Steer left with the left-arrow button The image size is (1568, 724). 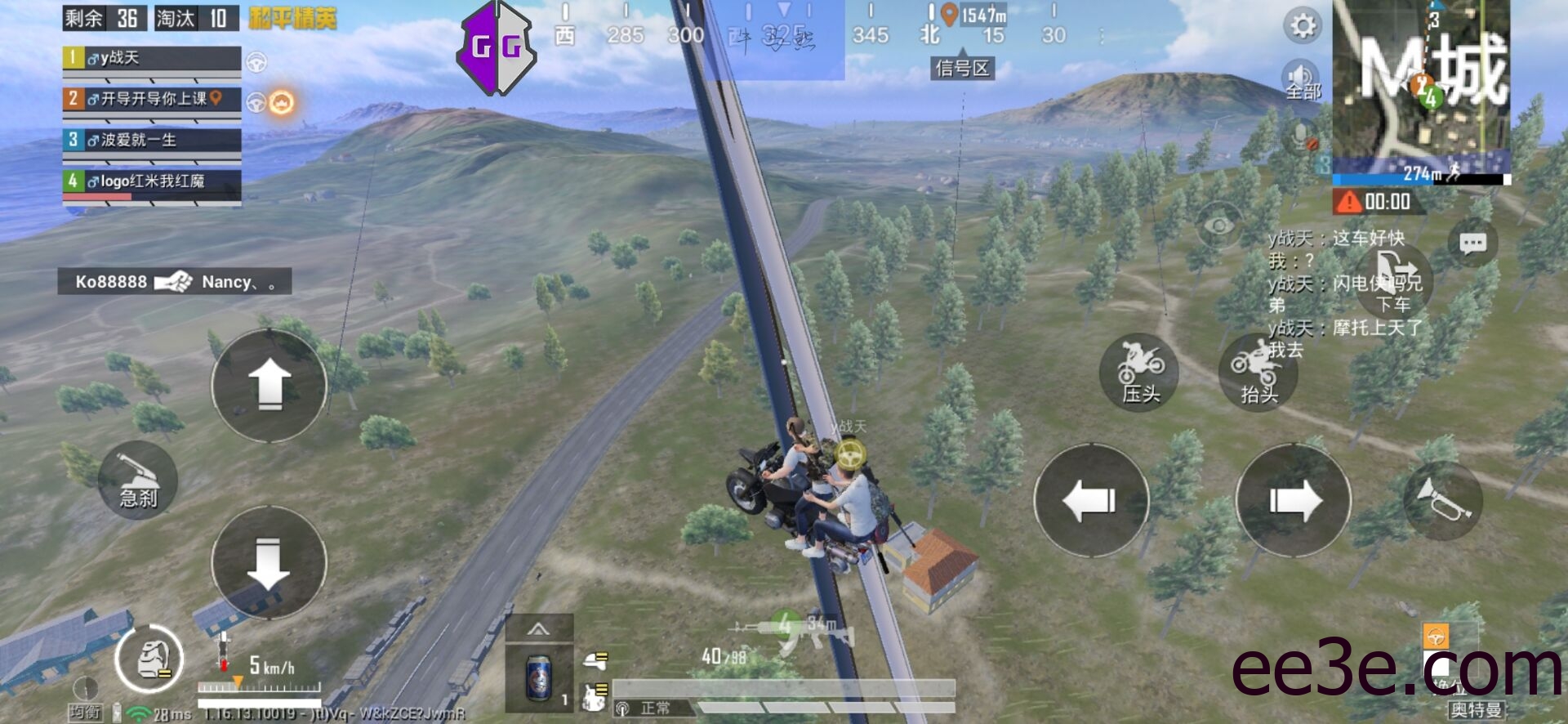(x=1091, y=500)
